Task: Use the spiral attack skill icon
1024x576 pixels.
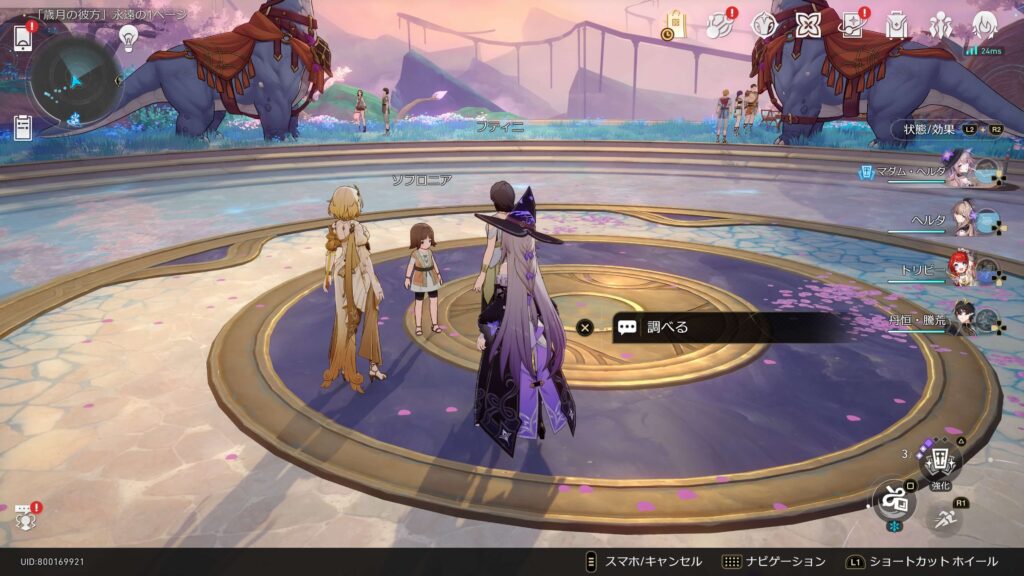Action: point(892,499)
